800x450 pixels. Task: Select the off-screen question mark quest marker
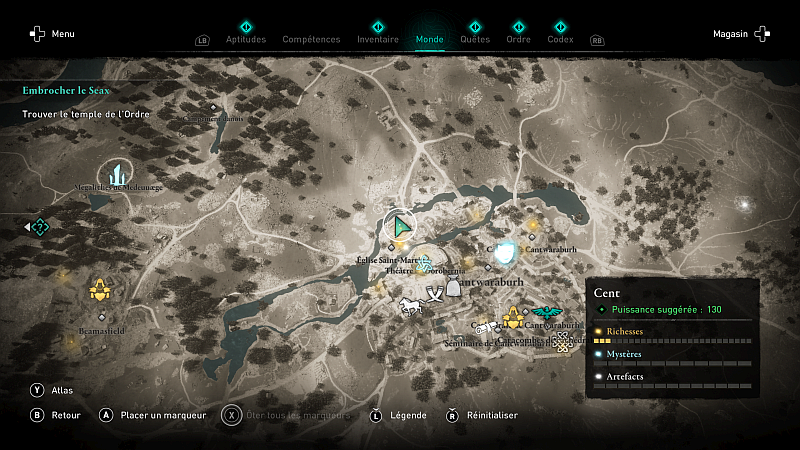pyautogui.click(x=39, y=227)
